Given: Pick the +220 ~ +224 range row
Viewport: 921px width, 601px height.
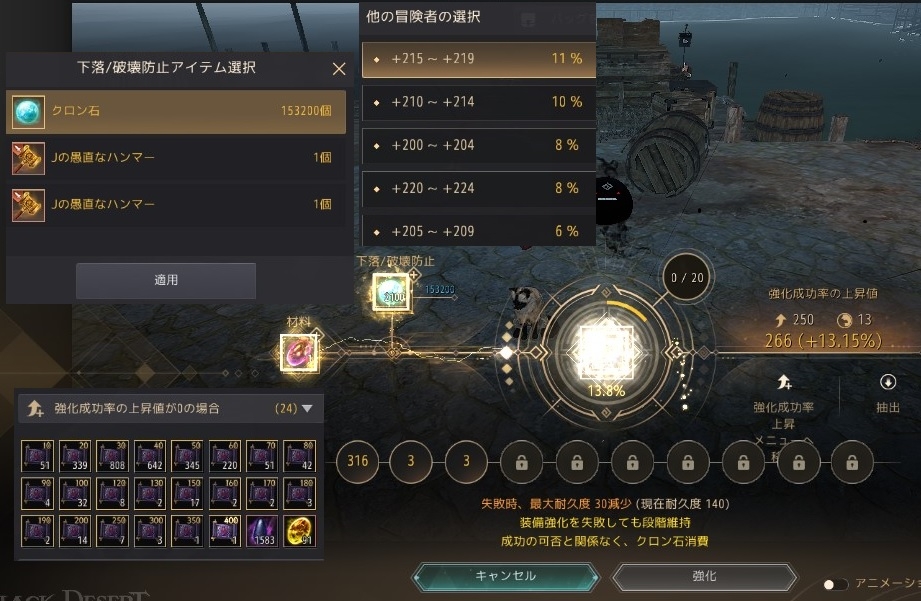Looking at the screenshot, I should [478, 188].
